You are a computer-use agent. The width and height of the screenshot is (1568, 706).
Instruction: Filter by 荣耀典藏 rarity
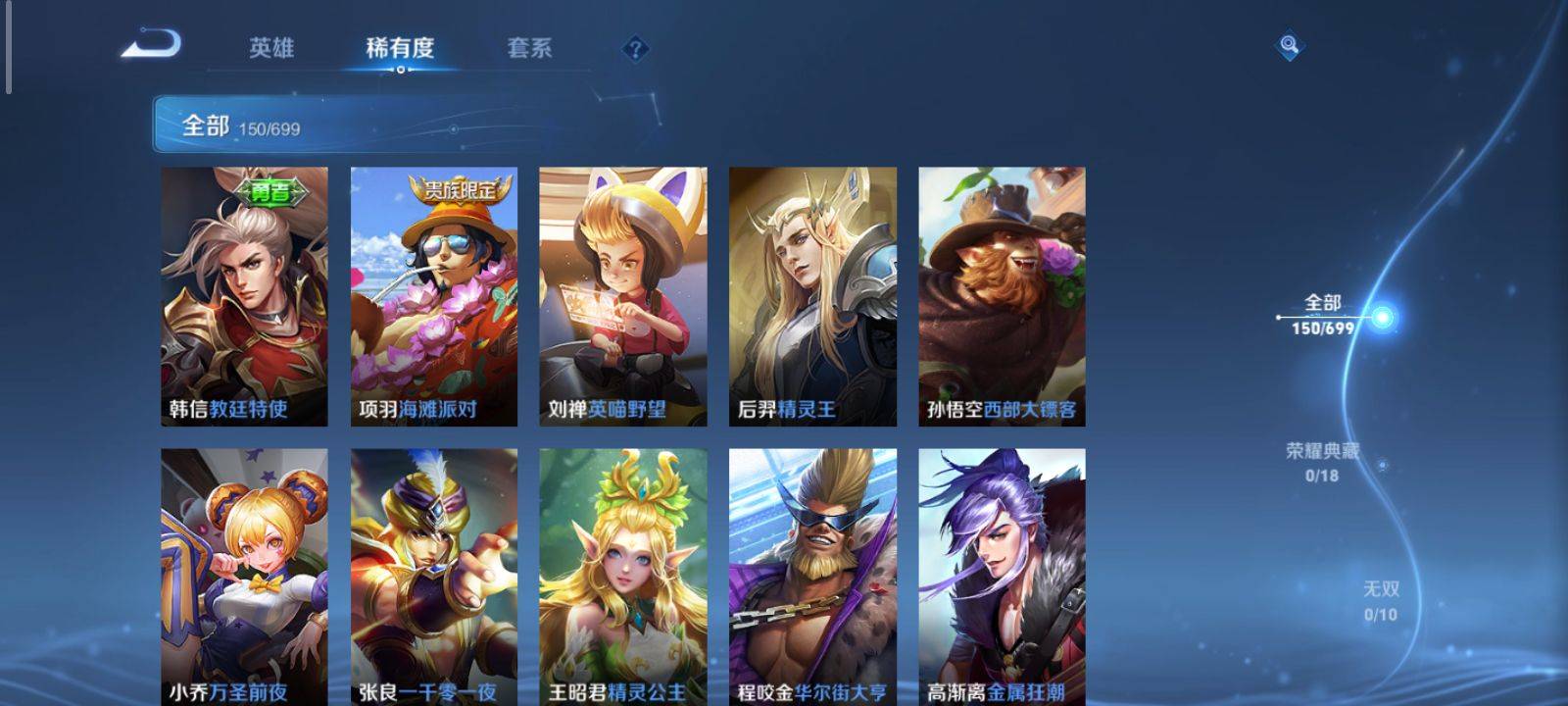click(x=1322, y=462)
